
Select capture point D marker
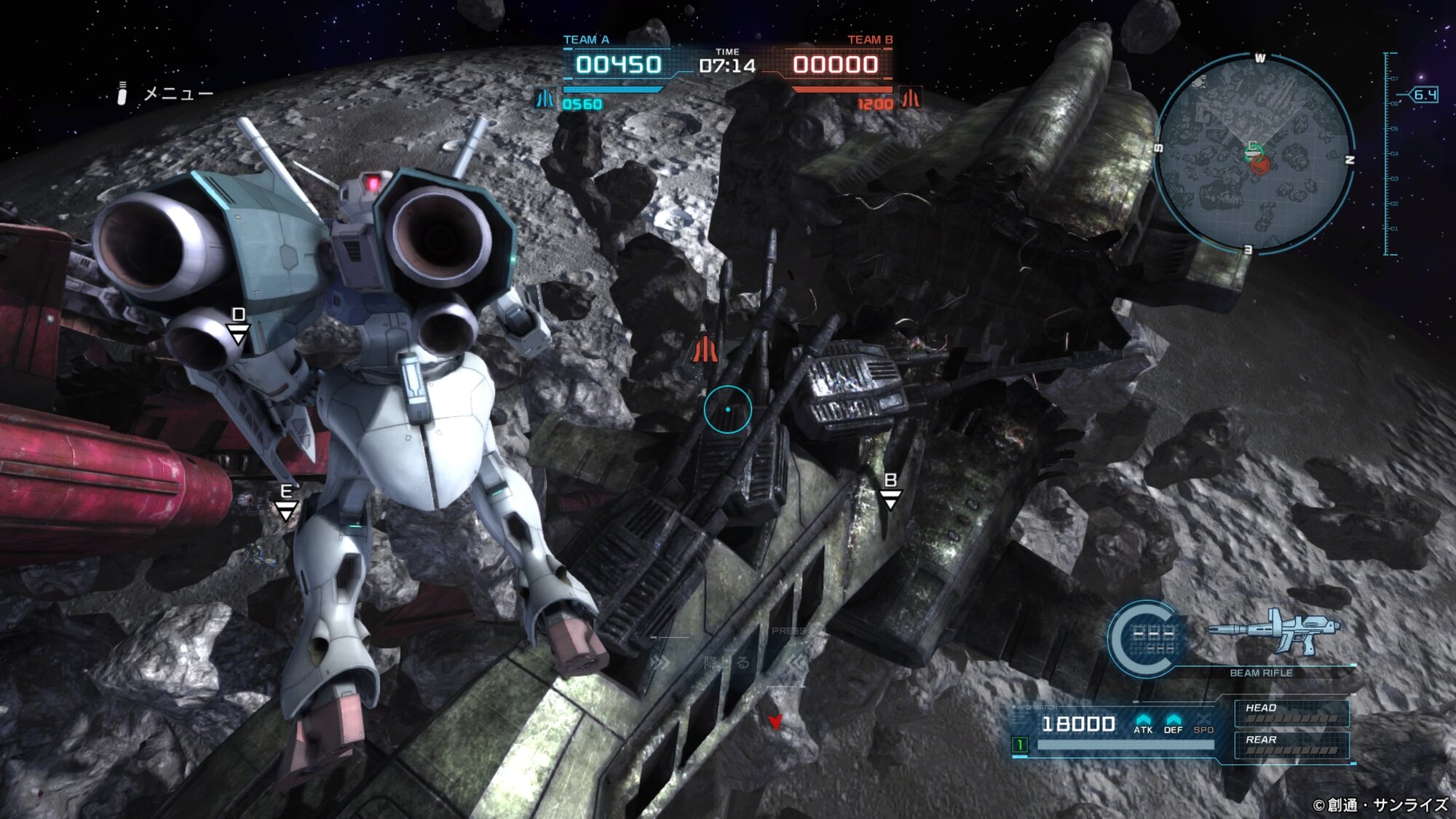(x=238, y=325)
